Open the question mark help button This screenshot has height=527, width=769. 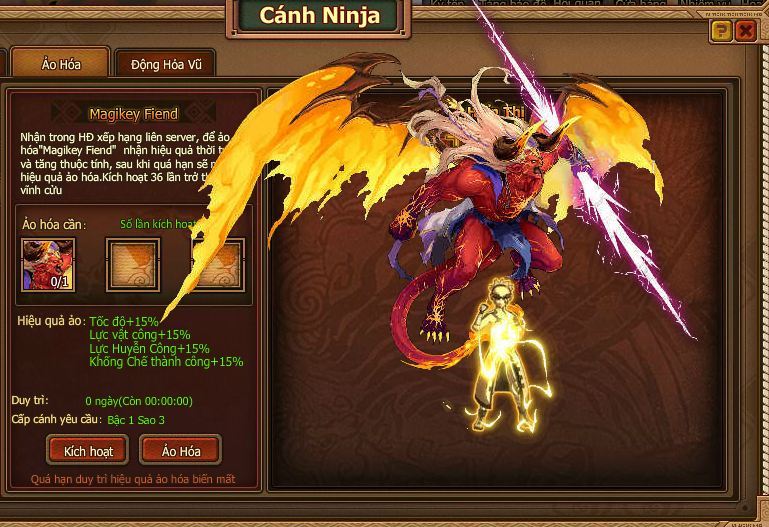pos(720,31)
